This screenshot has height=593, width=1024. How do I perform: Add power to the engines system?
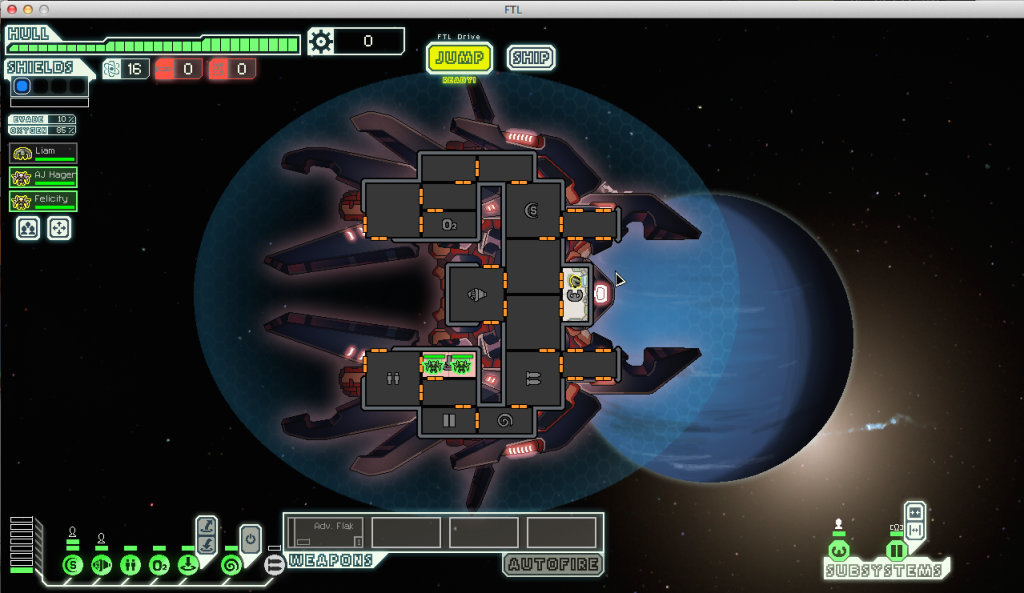[101, 565]
